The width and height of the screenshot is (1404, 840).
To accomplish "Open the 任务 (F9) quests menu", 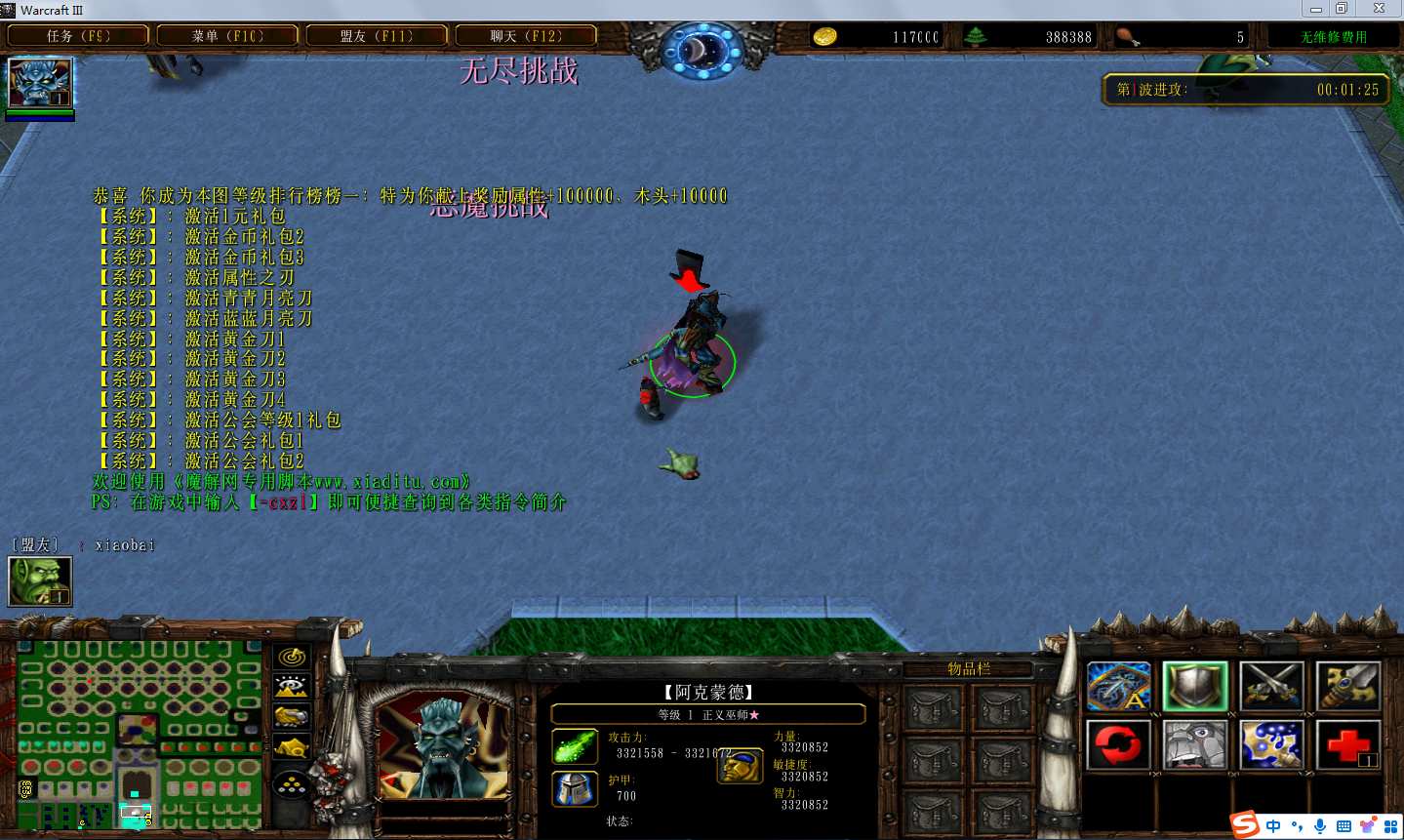I will pyautogui.click(x=78, y=36).
